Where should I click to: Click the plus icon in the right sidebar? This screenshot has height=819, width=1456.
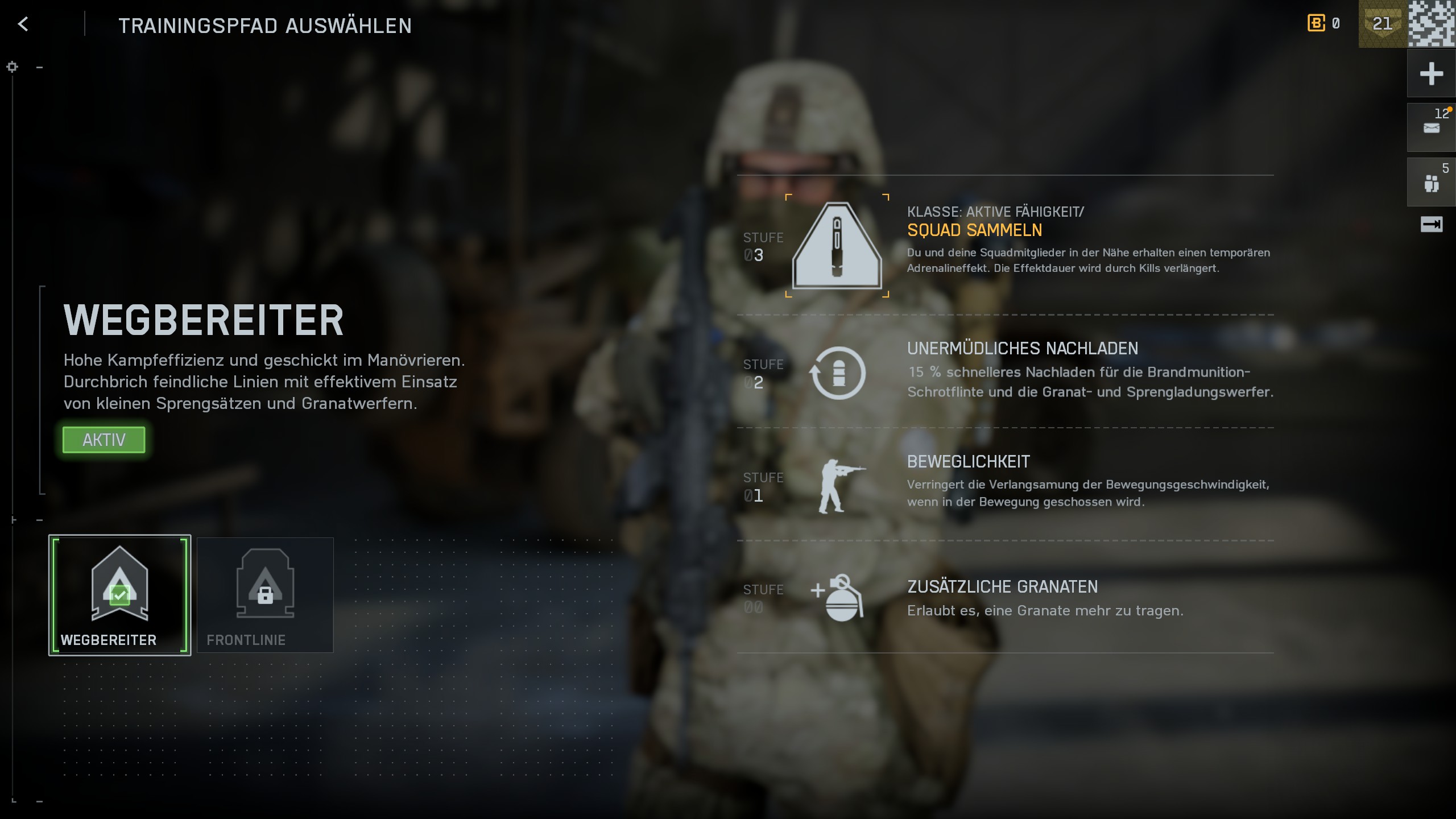[x=1432, y=73]
